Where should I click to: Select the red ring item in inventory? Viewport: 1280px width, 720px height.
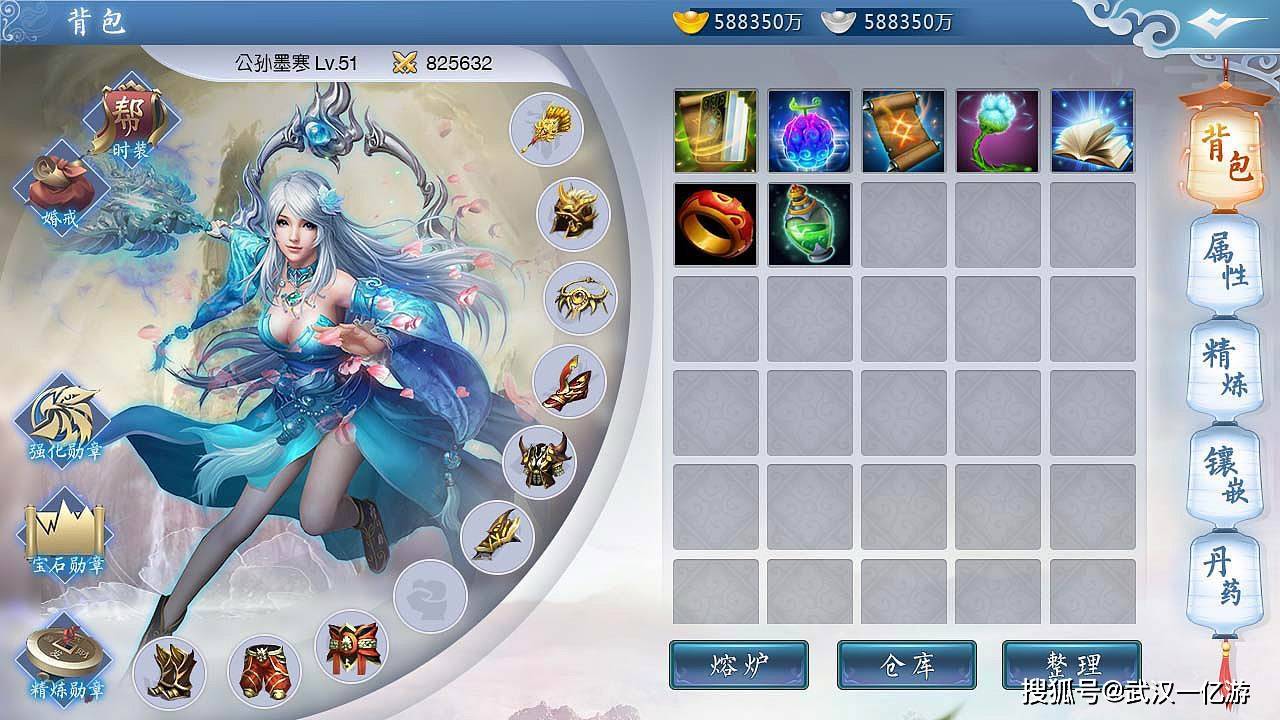coord(716,225)
